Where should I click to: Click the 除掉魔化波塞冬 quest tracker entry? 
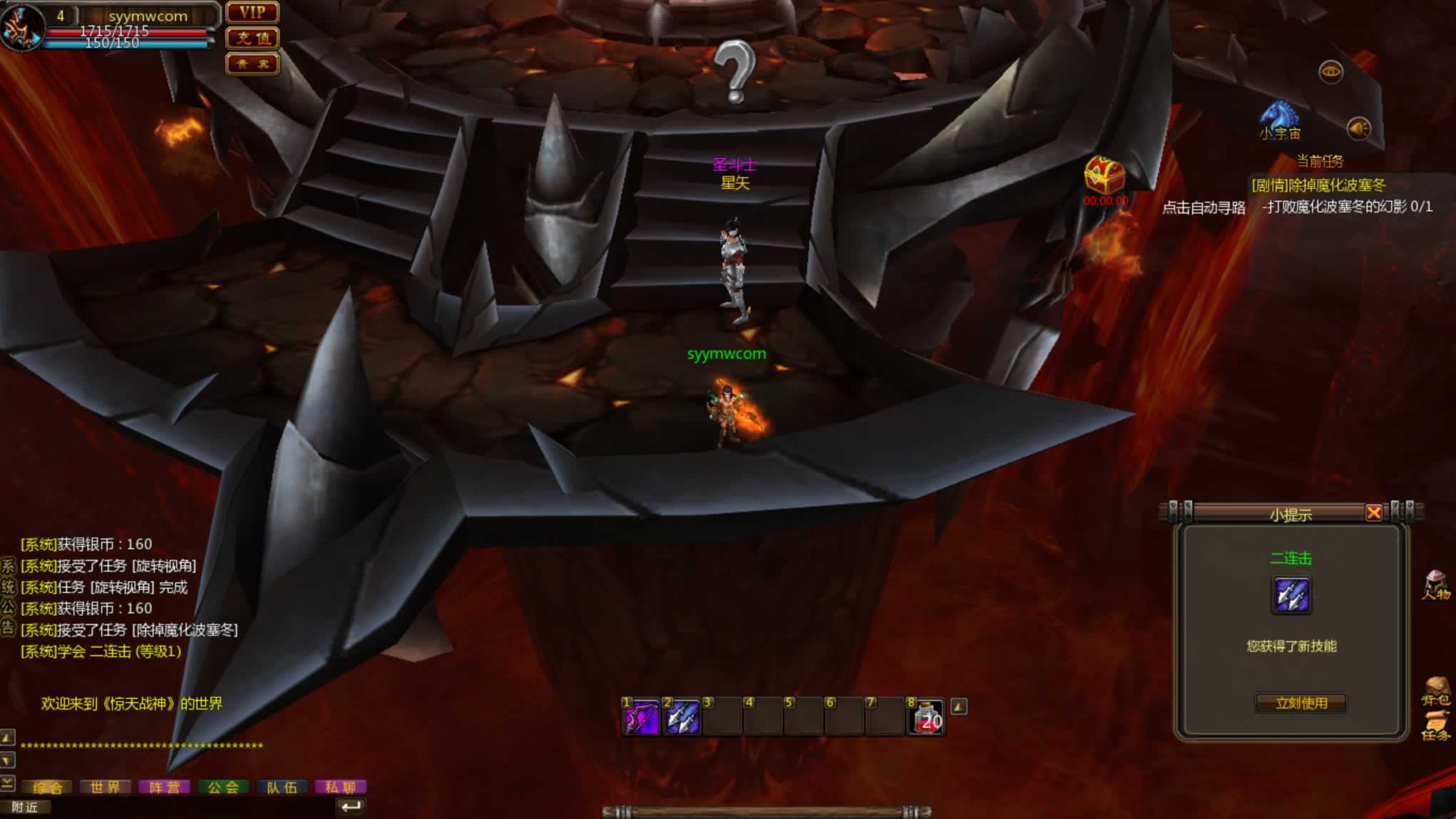(x=1318, y=185)
